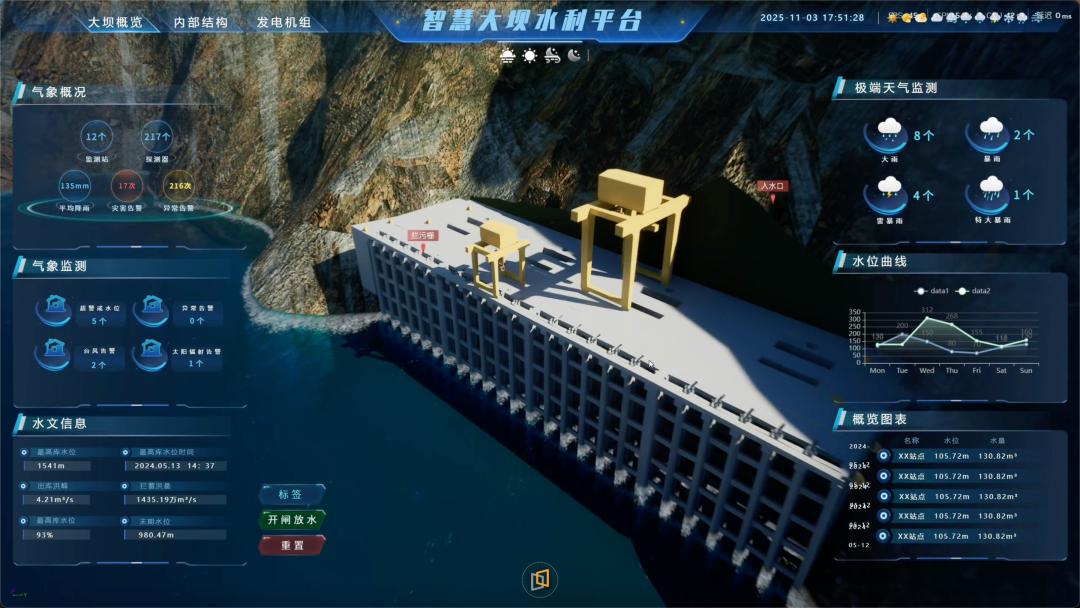Select the 拦污栅 map marker label

click(x=424, y=236)
